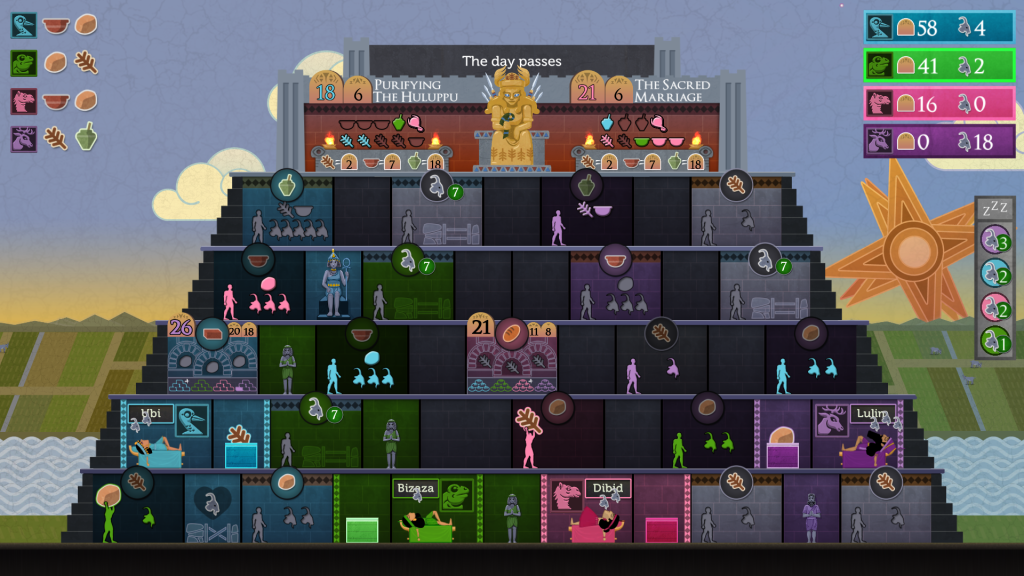The width and height of the screenshot is (1024, 576).
Task: Click the zzZ sleeping workers panel
Action: 994,279
